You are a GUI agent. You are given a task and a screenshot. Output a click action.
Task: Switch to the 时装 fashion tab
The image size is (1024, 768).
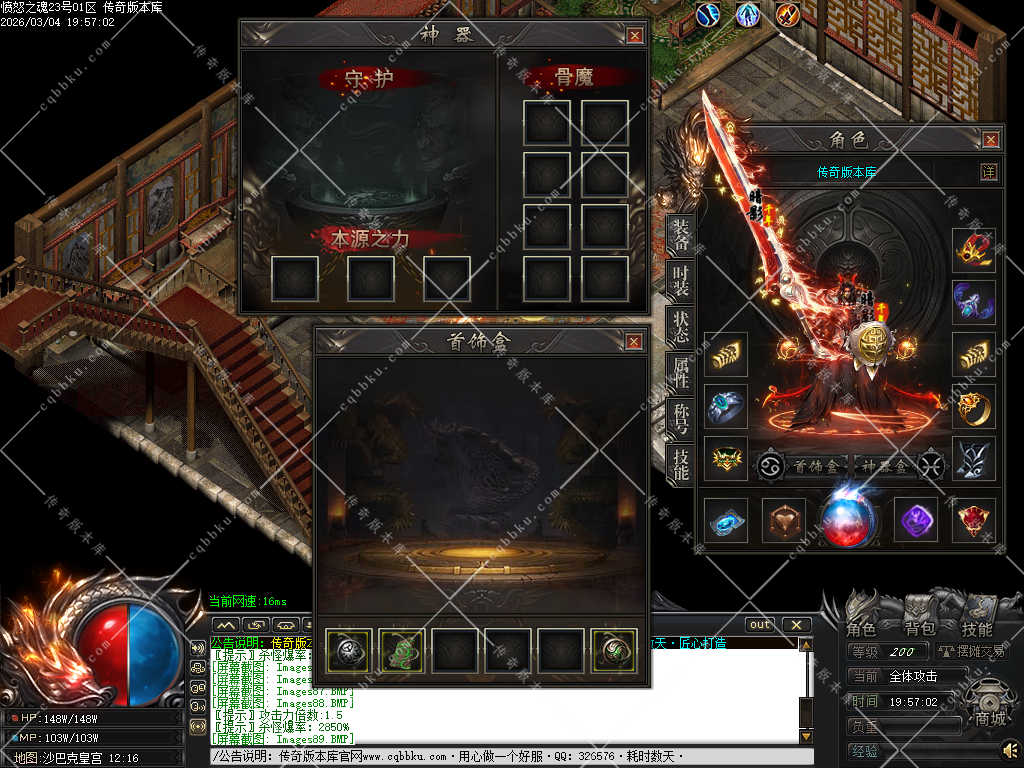pos(680,281)
